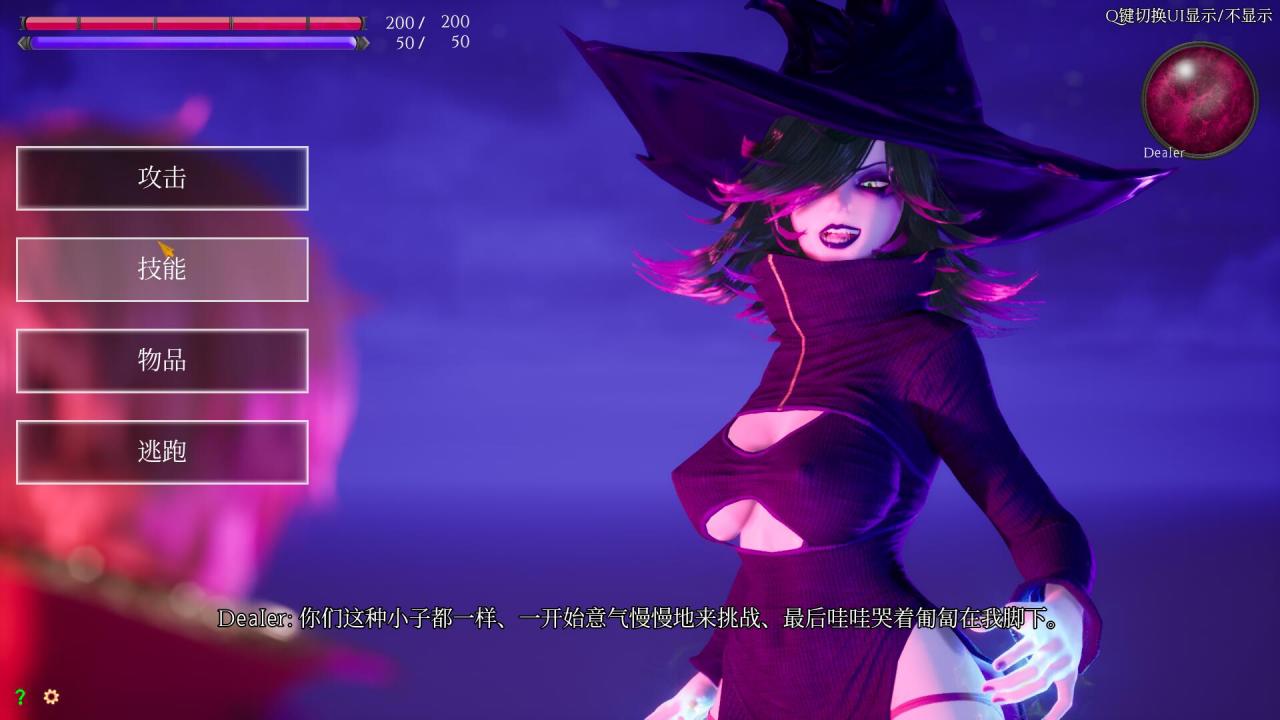The height and width of the screenshot is (720, 1280).
Task: Open the 技能 skills submenu
Action: tap(162, 269)
